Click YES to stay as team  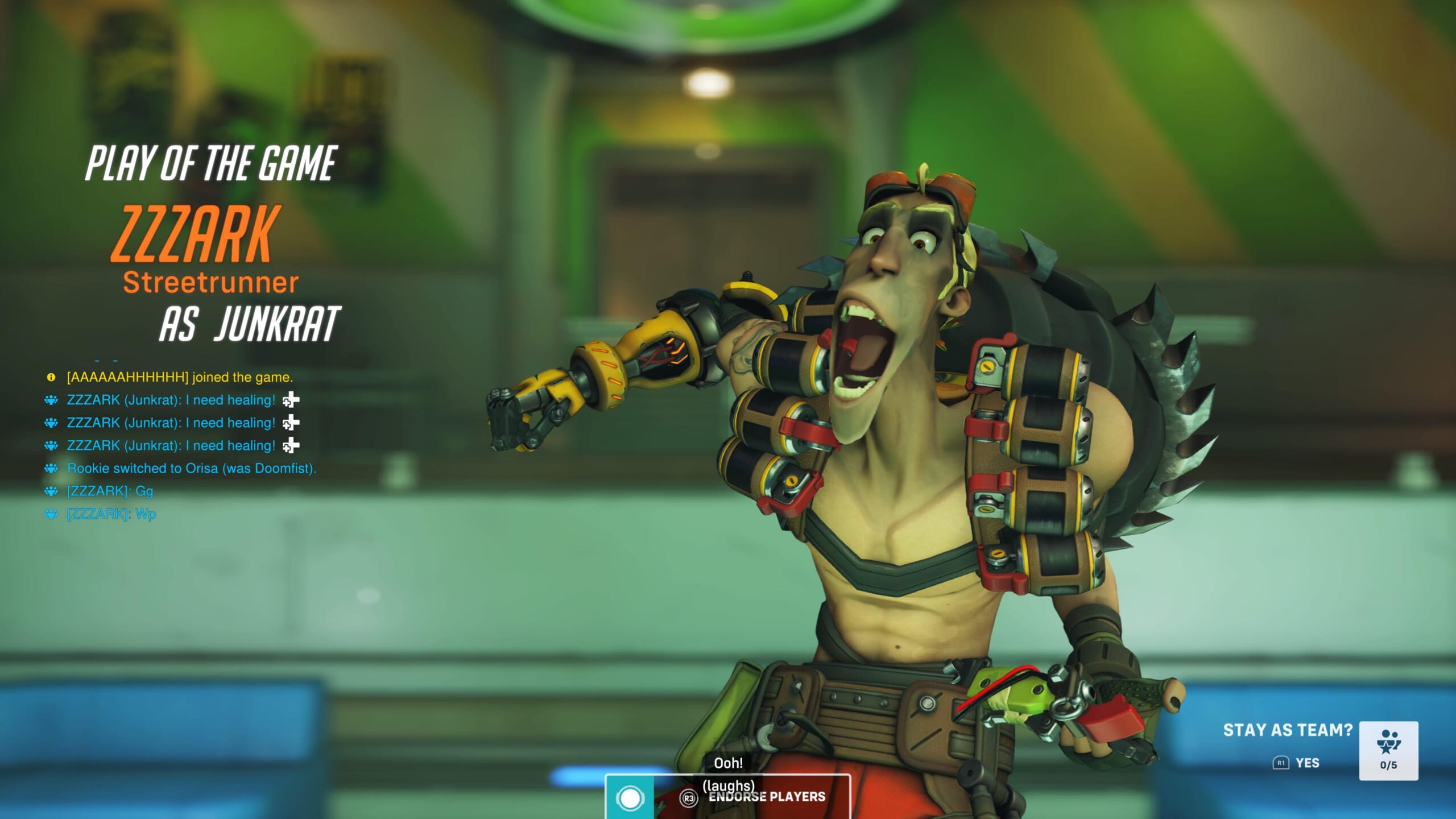point(1308,763)
